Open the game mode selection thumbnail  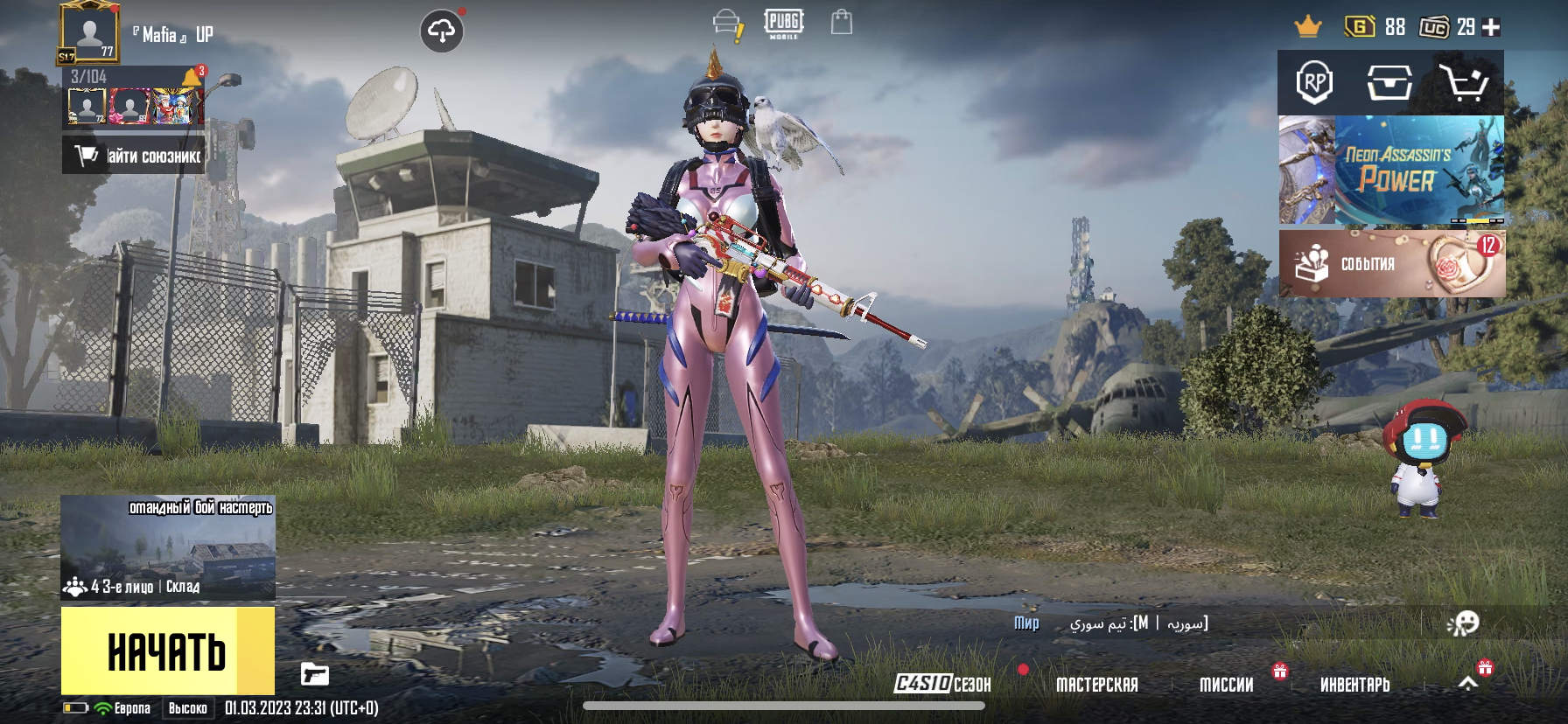[168, 547]
